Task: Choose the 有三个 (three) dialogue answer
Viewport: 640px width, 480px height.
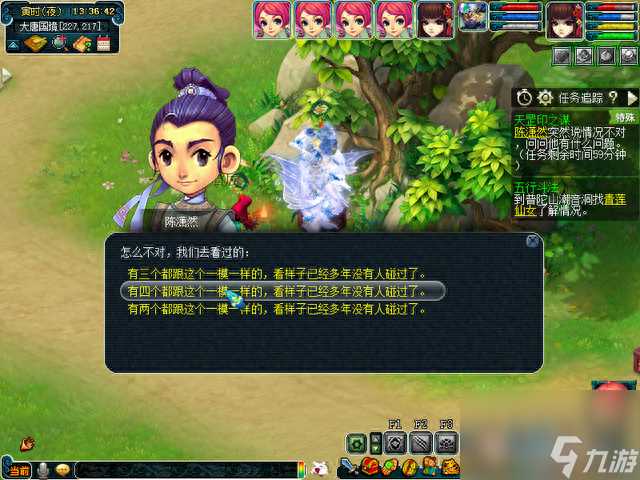Action: [x=277, y=273]
